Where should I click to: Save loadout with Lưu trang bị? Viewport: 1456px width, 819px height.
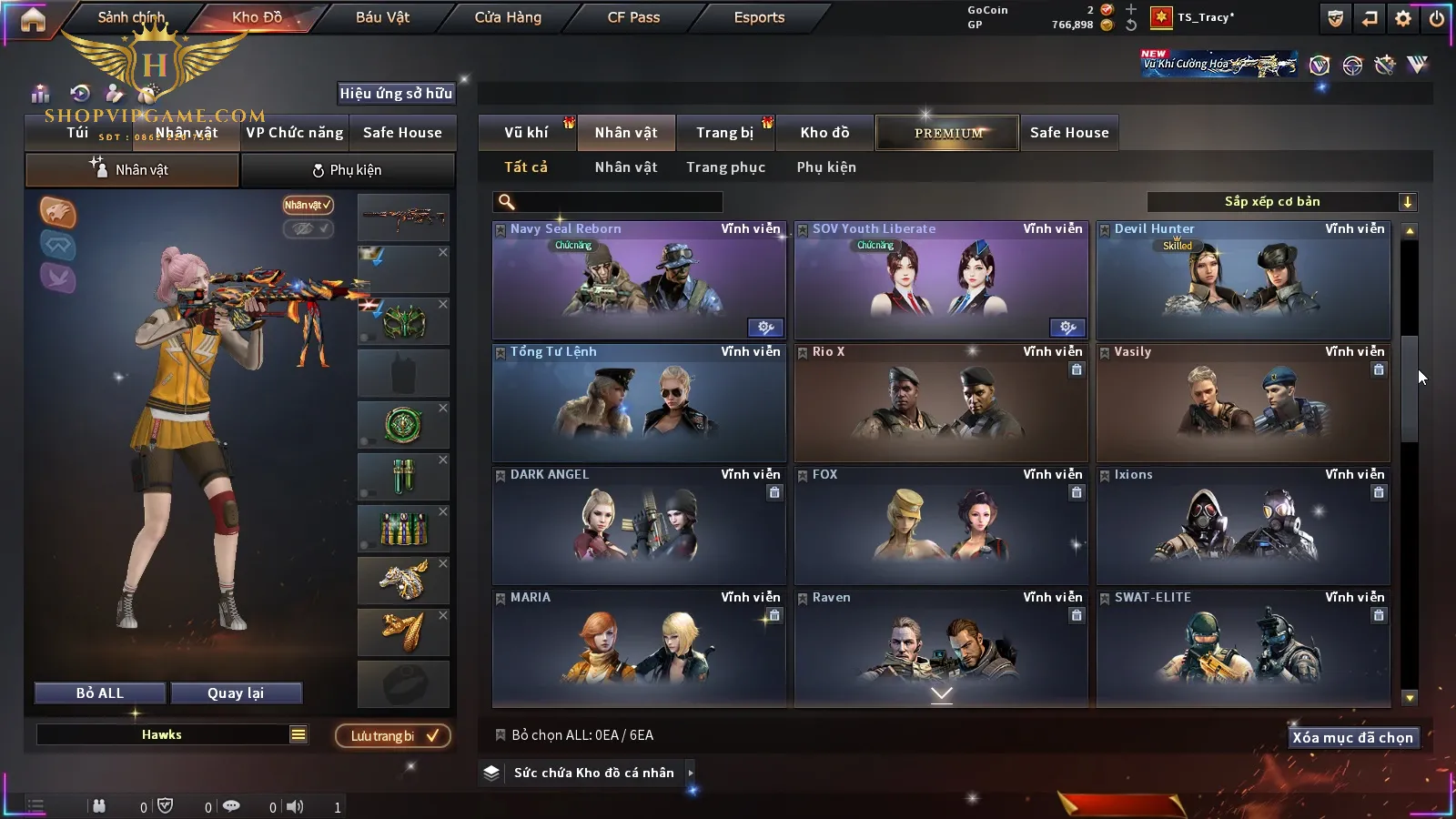(393, 736)
